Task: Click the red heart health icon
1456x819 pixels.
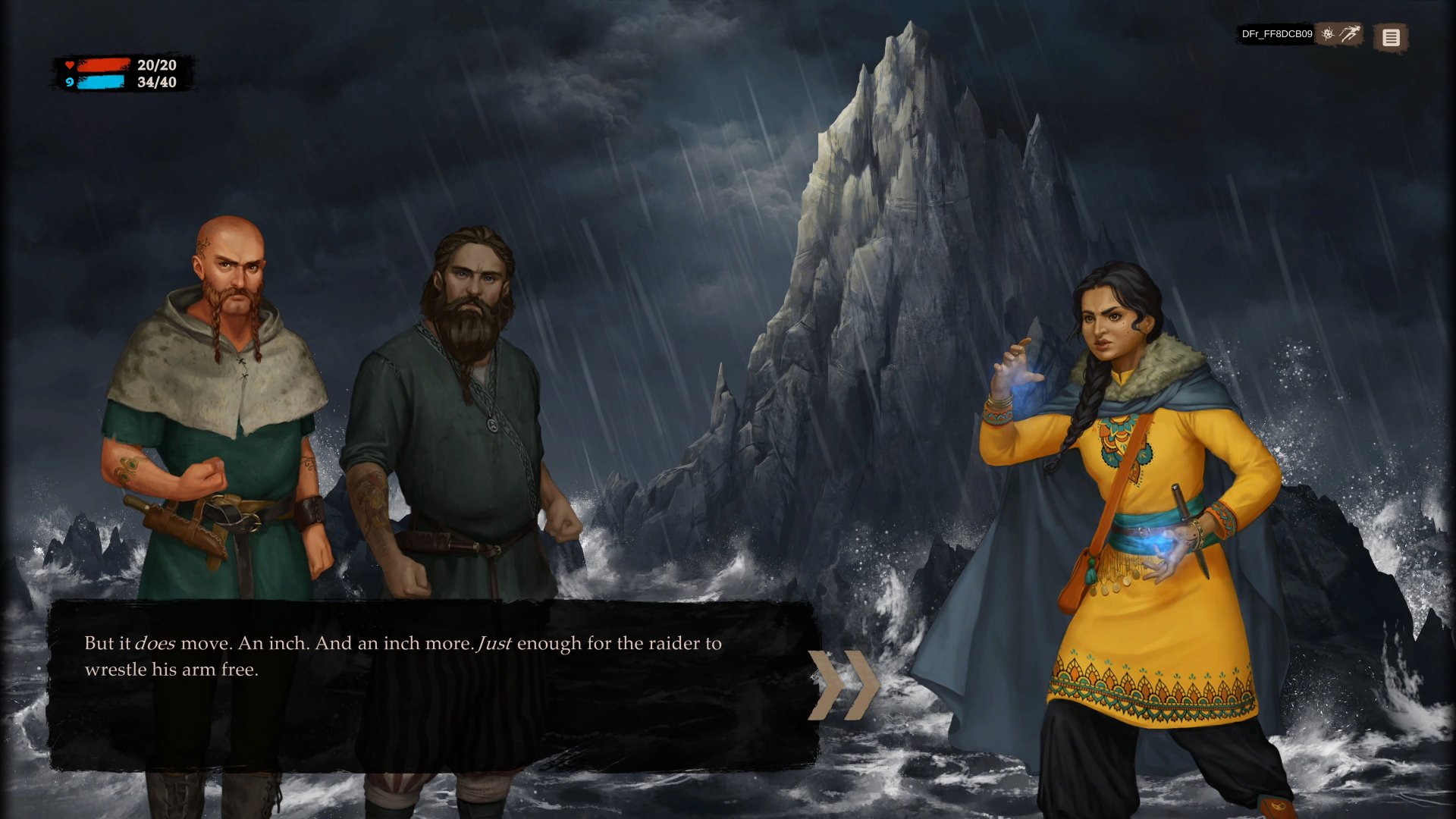Action: [71, 66]
